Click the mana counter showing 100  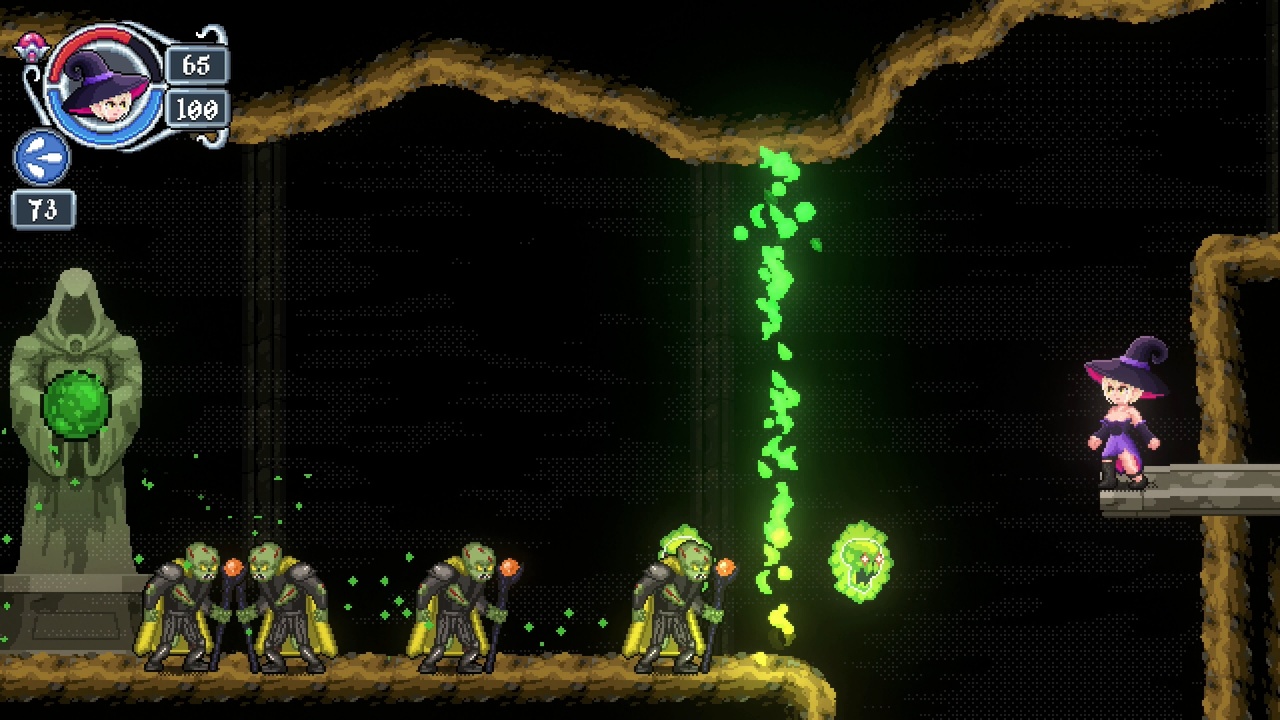tap(199, 109)
